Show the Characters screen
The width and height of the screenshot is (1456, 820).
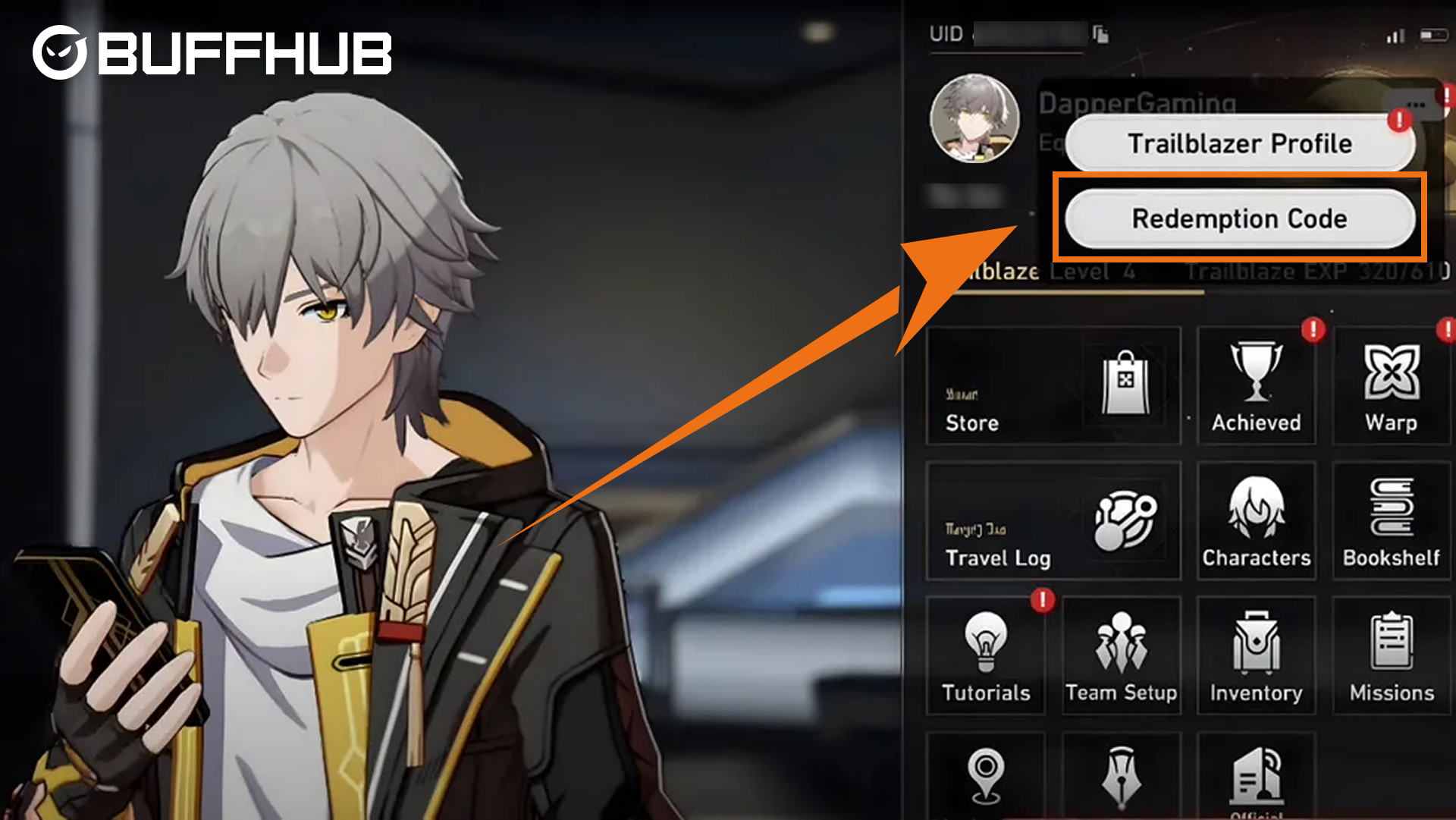pyautogui.click(x=1256, y=521)
